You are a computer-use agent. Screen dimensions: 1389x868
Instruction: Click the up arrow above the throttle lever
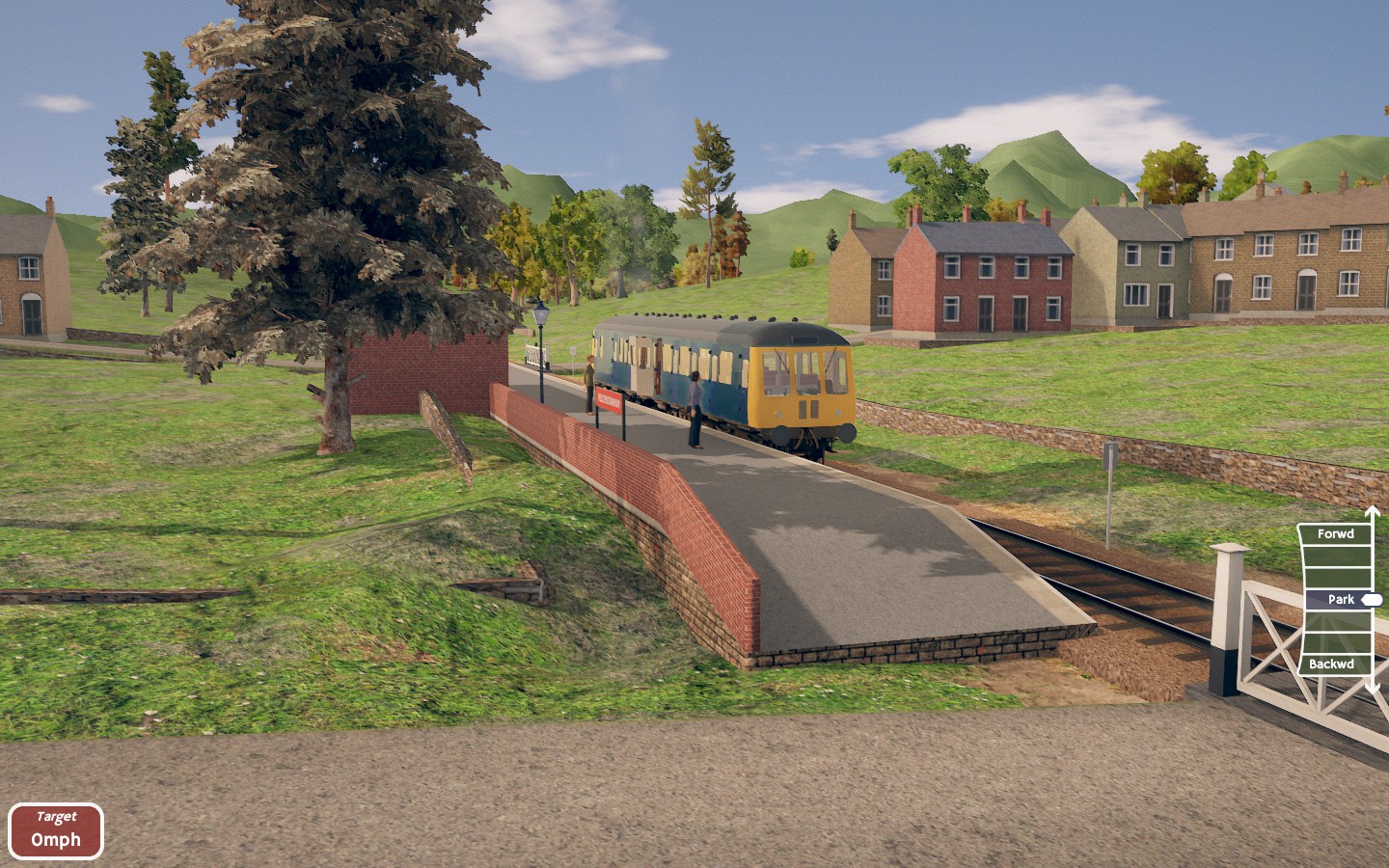pos(1371,509)
